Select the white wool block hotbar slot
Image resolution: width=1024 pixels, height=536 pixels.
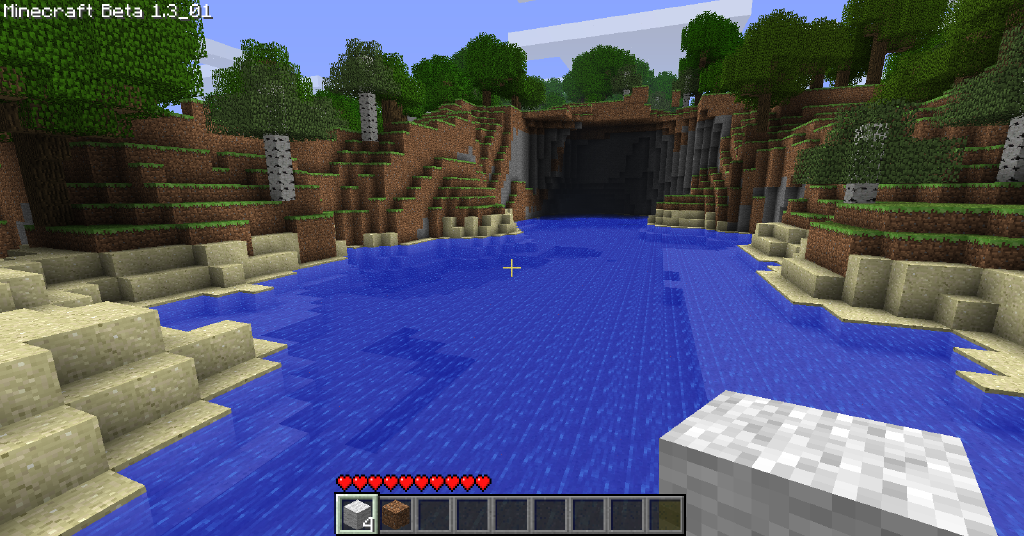coord(355,514)
